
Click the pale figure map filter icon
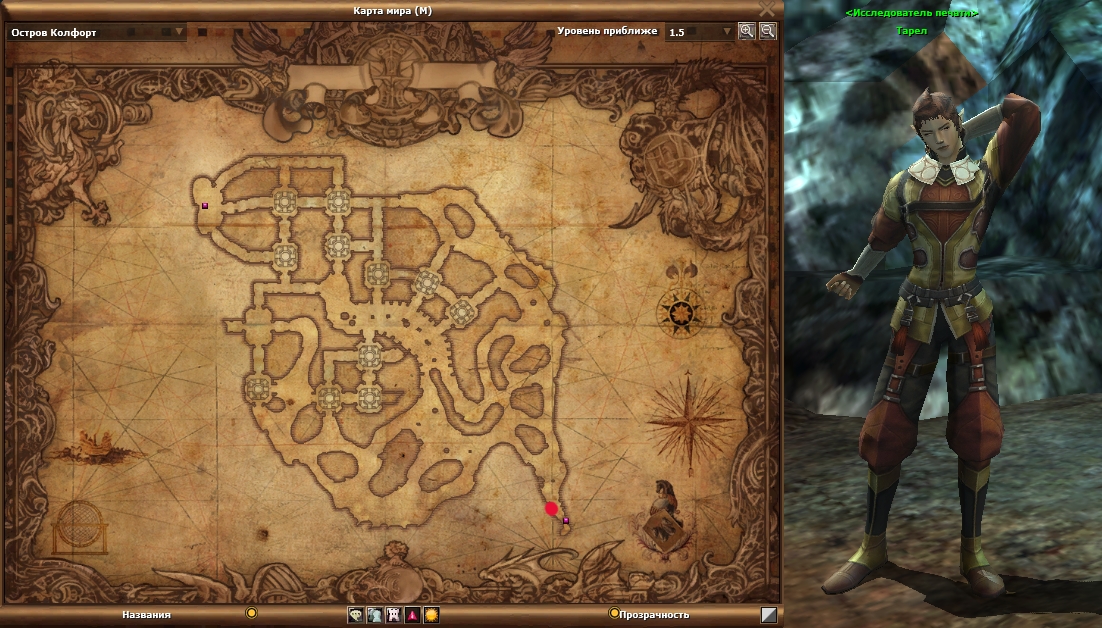pyautogui.click(x=374, y=615)
